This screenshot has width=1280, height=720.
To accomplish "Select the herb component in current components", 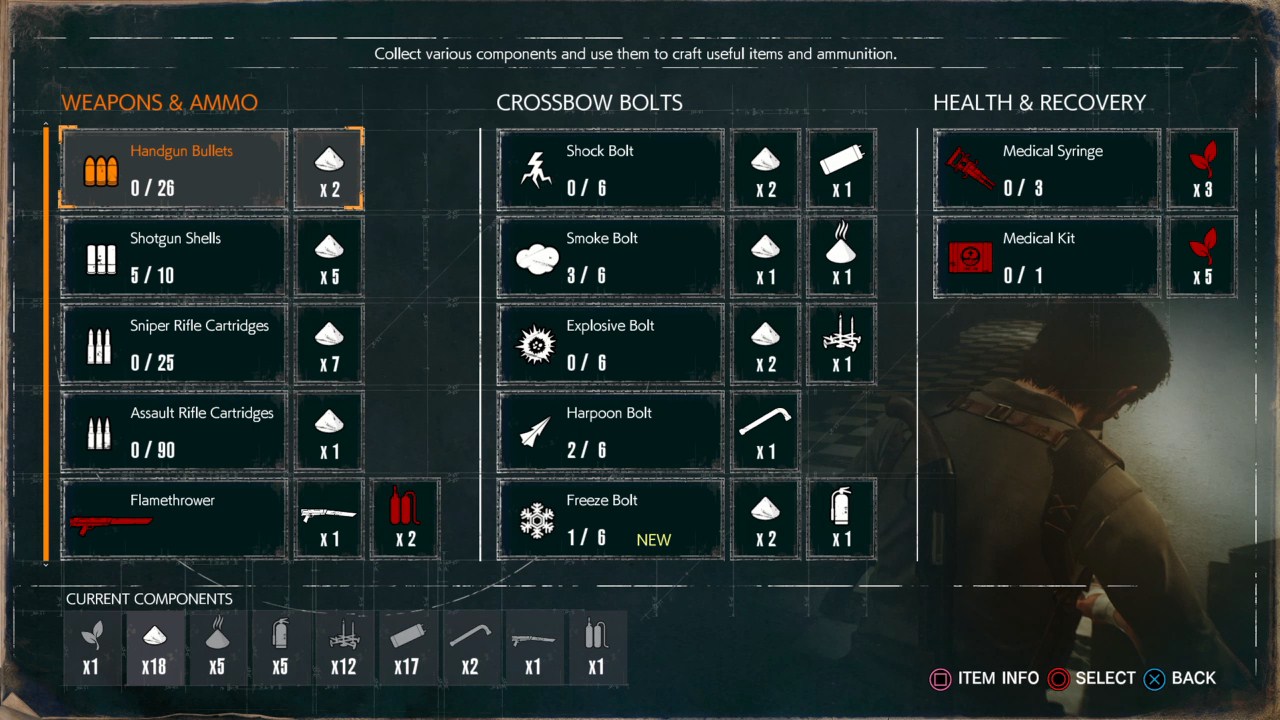I will 91,647.
